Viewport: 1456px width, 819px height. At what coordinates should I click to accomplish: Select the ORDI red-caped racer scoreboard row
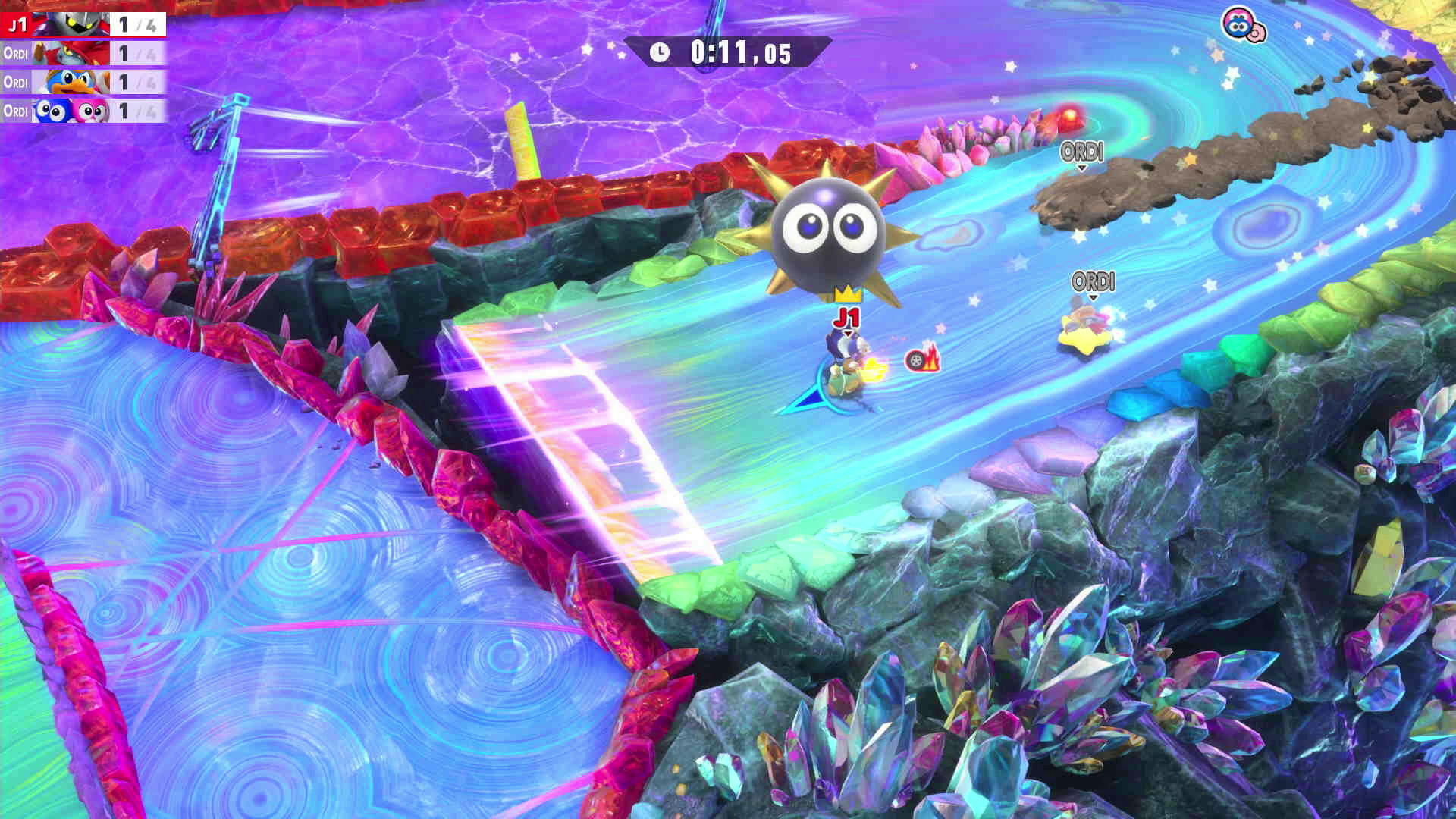click(x=83, y=53)
